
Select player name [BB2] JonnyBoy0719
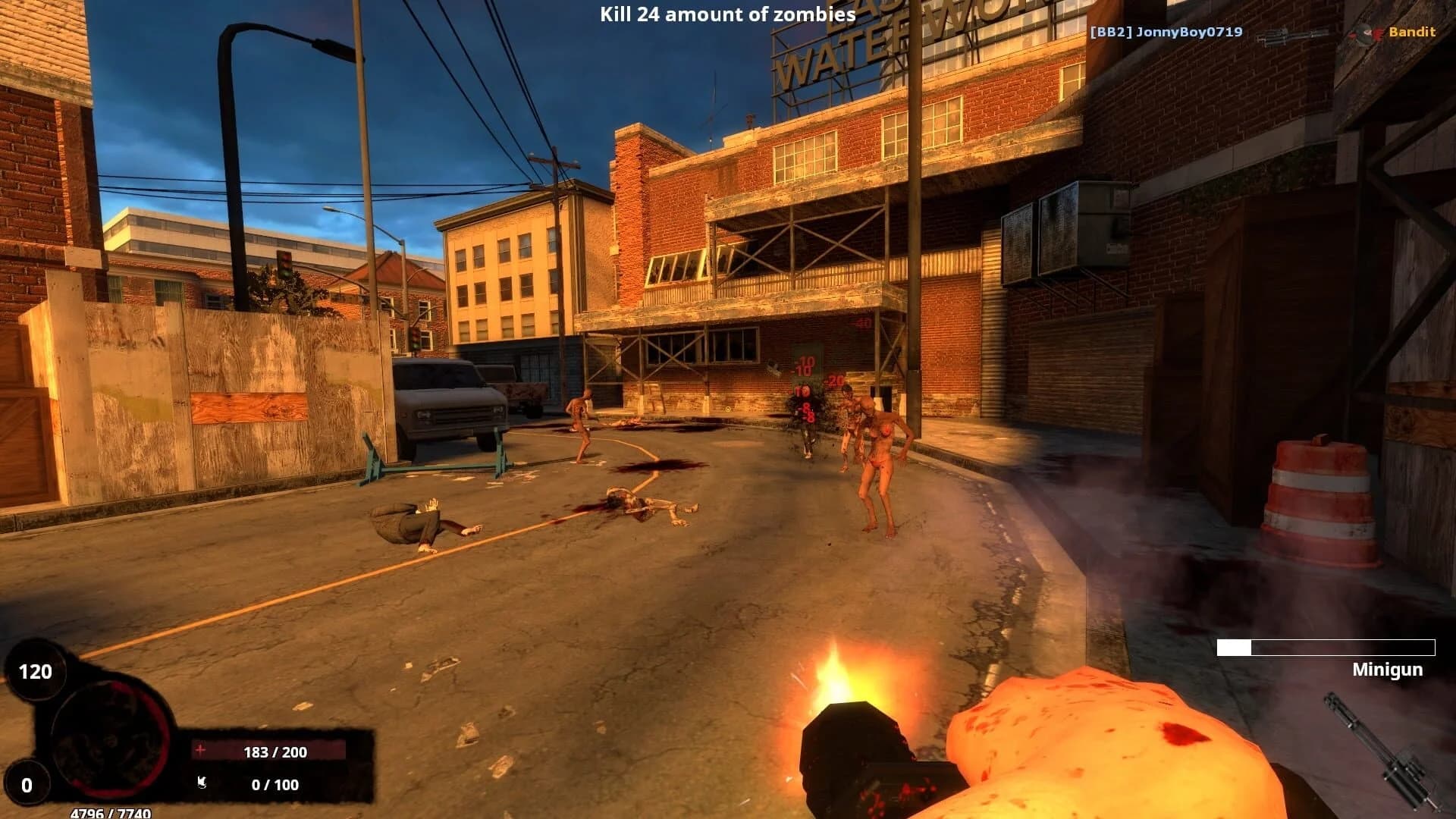(1165, 33)
